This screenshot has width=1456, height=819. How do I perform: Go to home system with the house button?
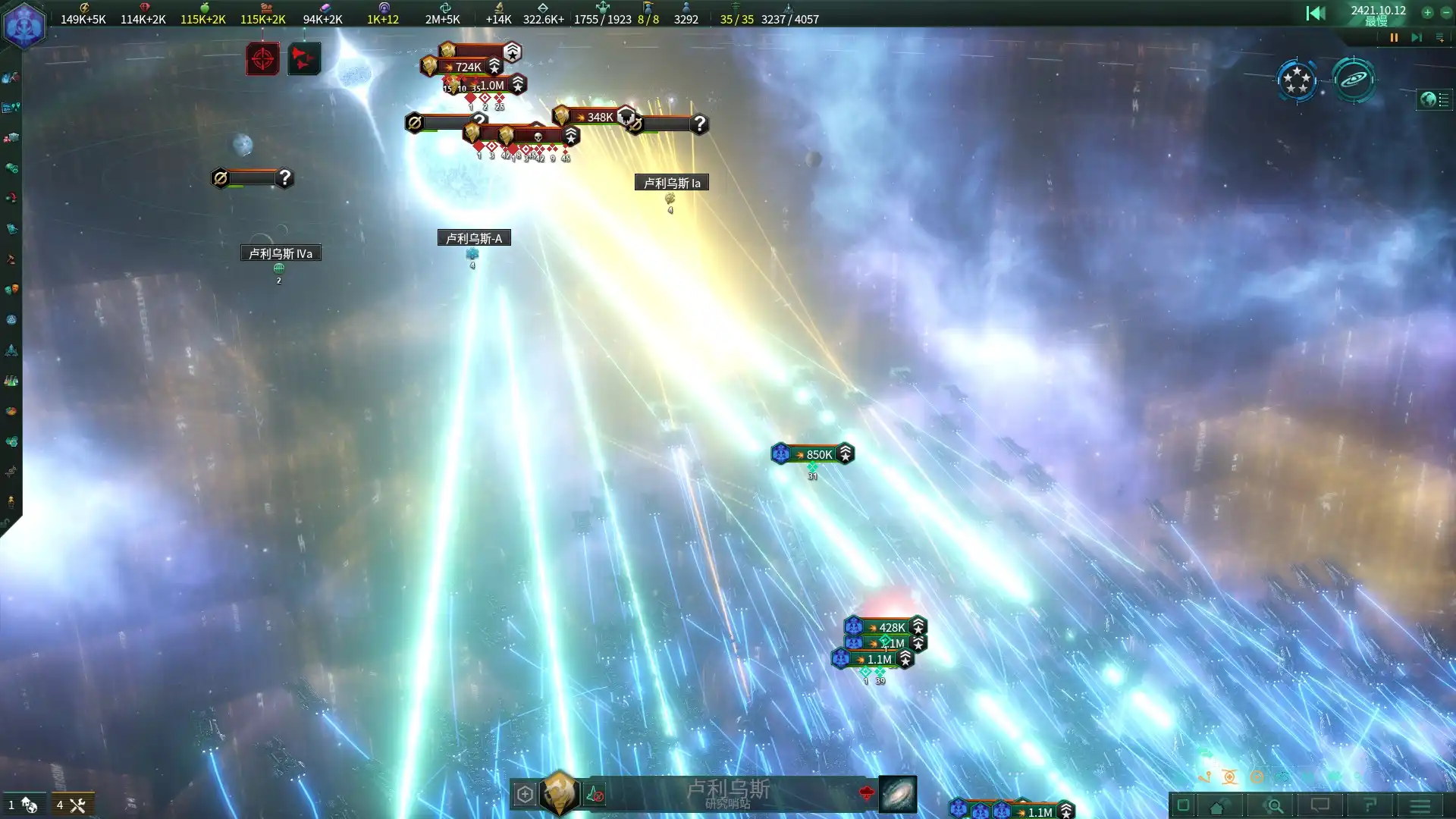click(1217, 806)
